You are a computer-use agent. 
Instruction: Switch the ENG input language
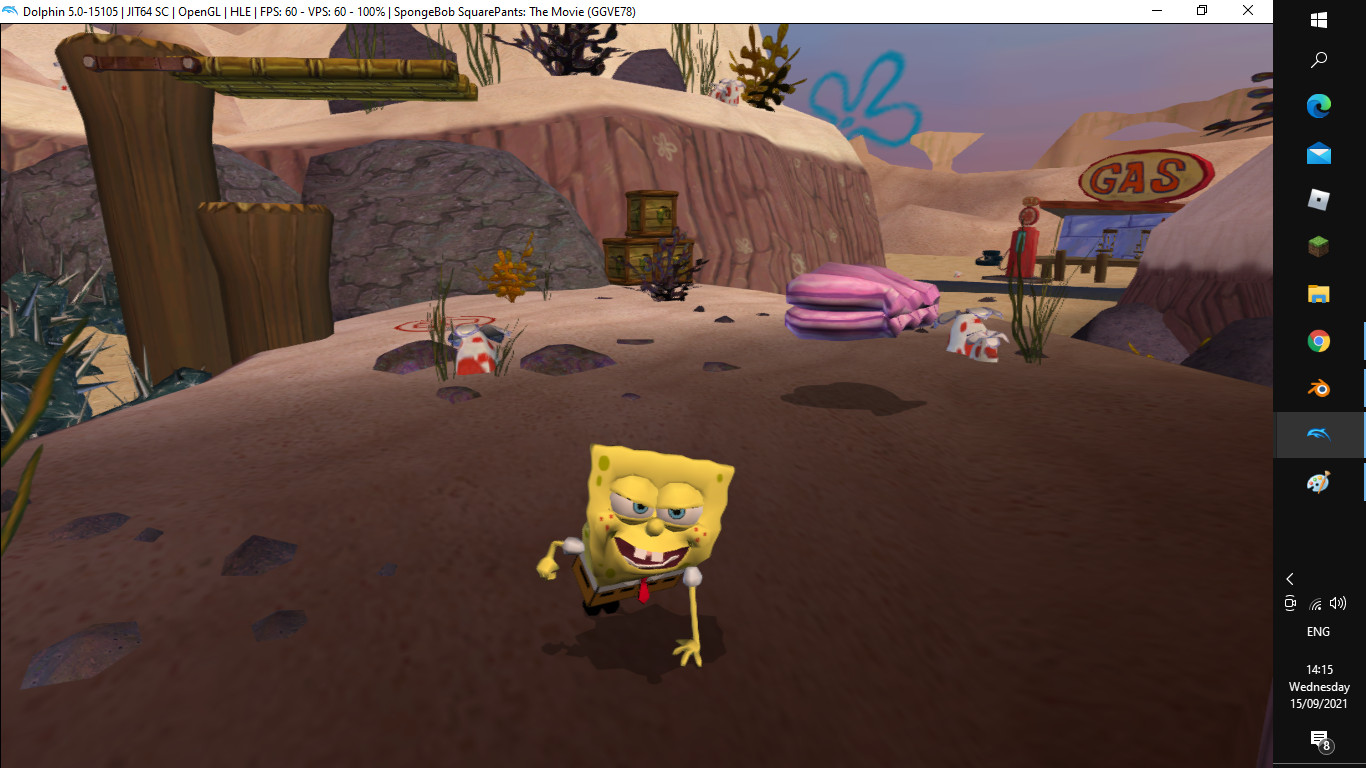(x=1318, y=631)
